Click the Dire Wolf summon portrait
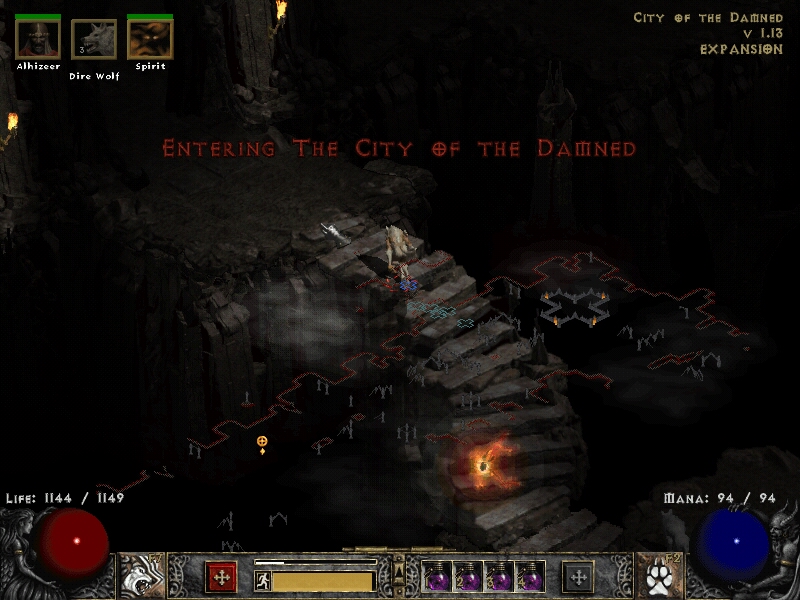The height and width of the screenshot is (600, 800). coord(94,40)
